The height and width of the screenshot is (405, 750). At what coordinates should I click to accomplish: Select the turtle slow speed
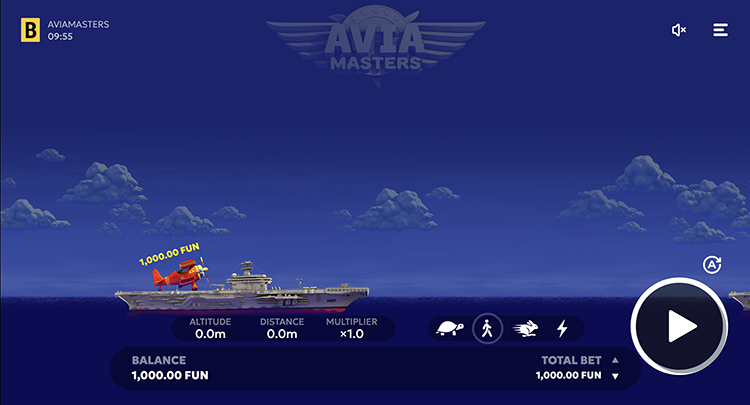[x=450, y=328]
